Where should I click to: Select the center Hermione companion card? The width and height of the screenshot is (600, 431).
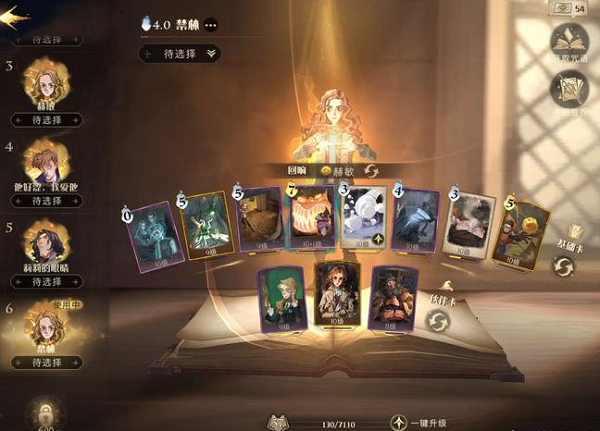[x=336, y=294]
